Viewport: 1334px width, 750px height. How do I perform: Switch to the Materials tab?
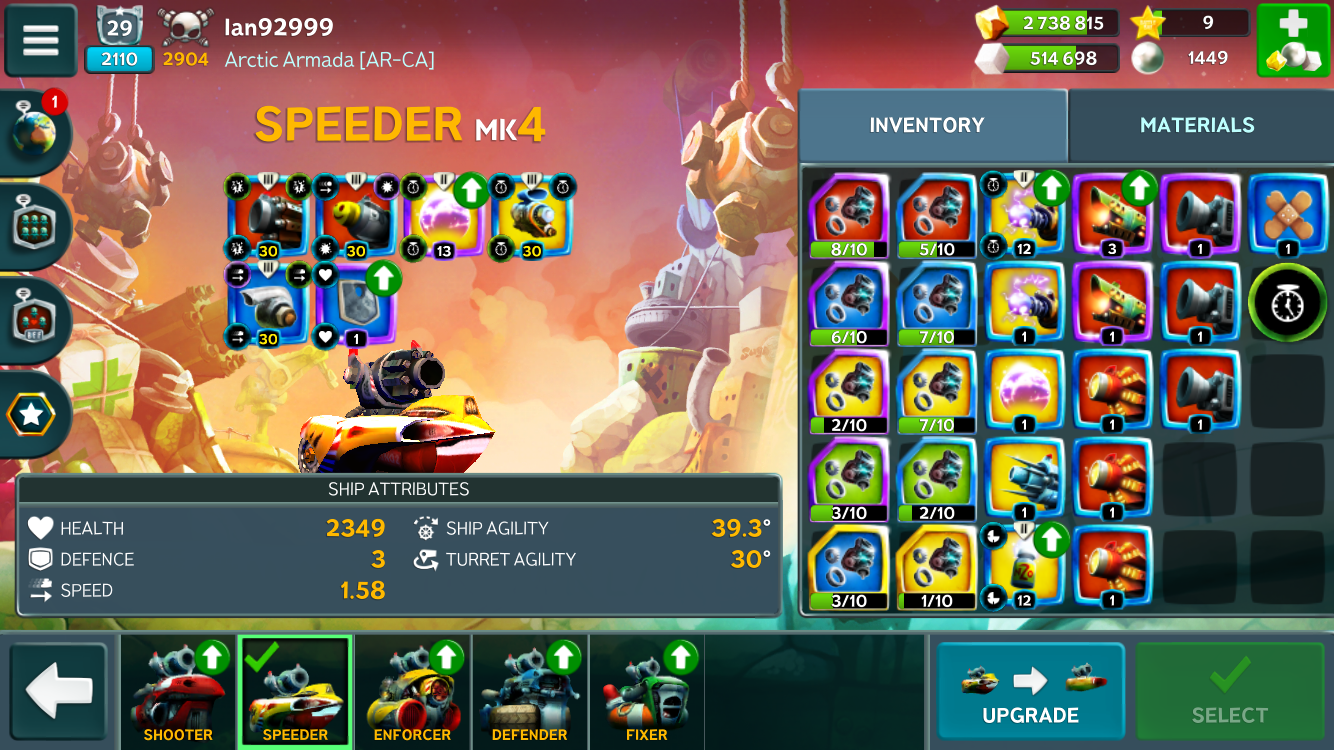point(1197,125)
